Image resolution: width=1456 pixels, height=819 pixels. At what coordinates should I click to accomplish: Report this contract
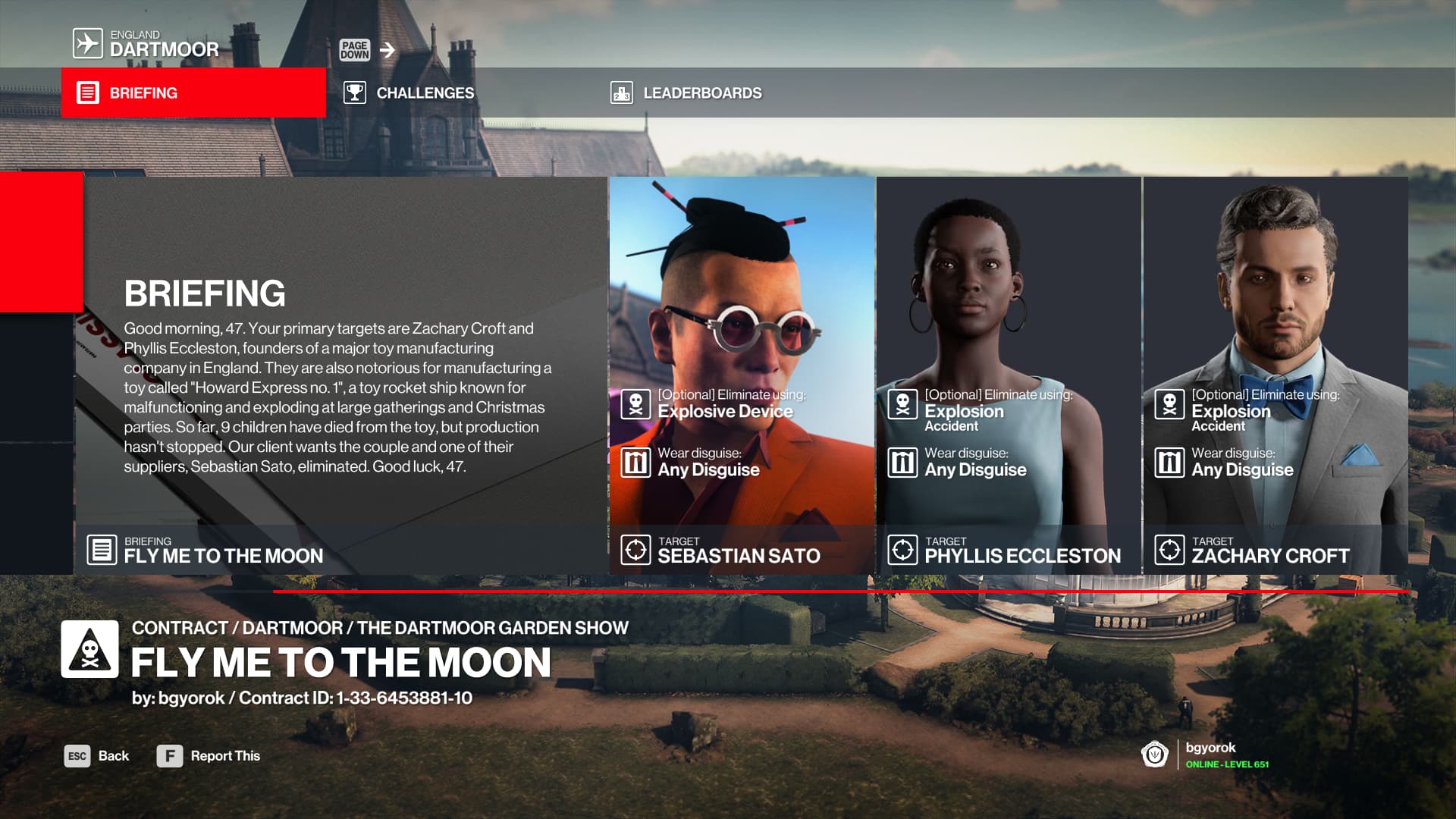click(209, 756)
